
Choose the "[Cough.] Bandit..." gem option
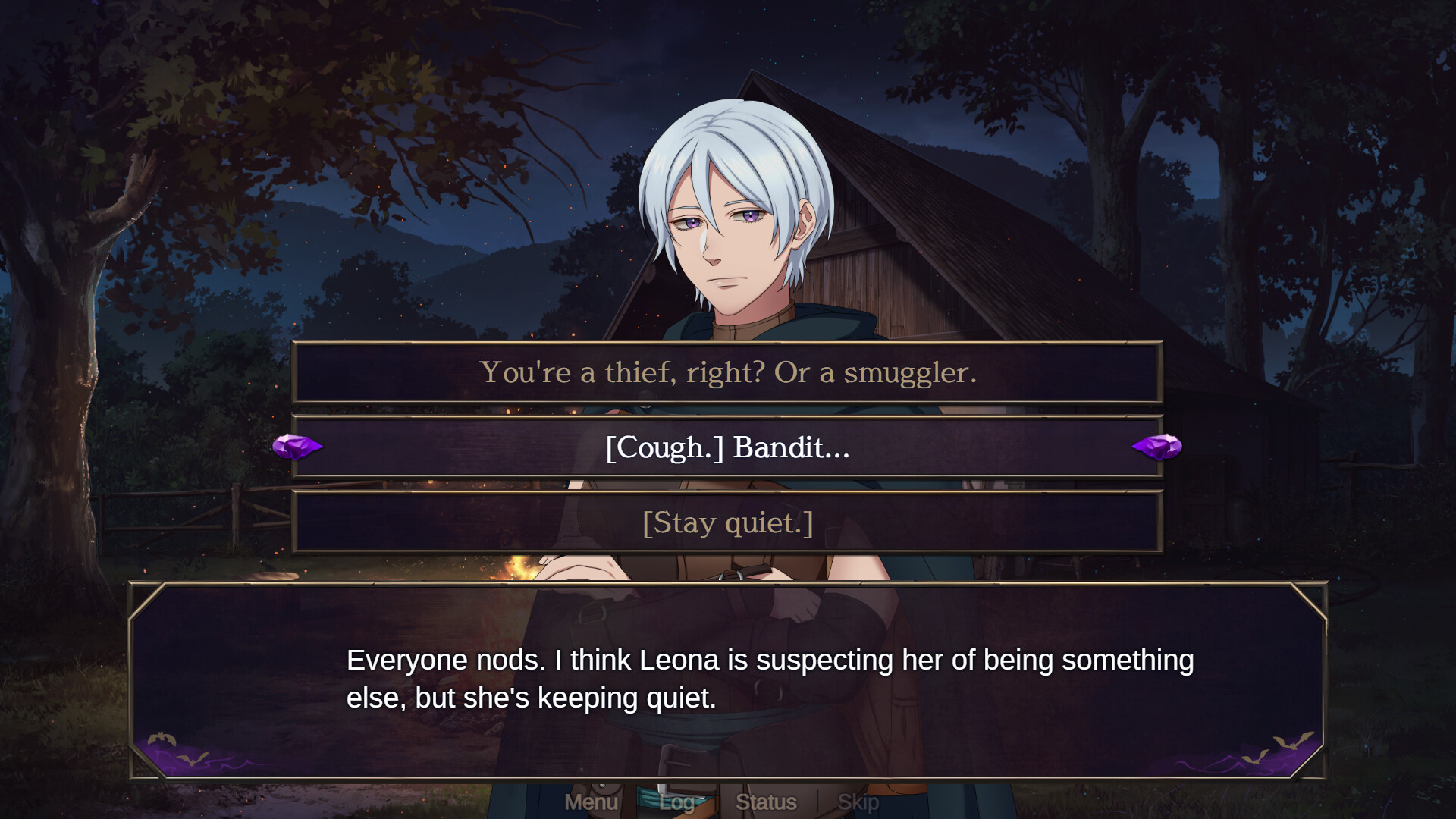(x=728, y=447)
